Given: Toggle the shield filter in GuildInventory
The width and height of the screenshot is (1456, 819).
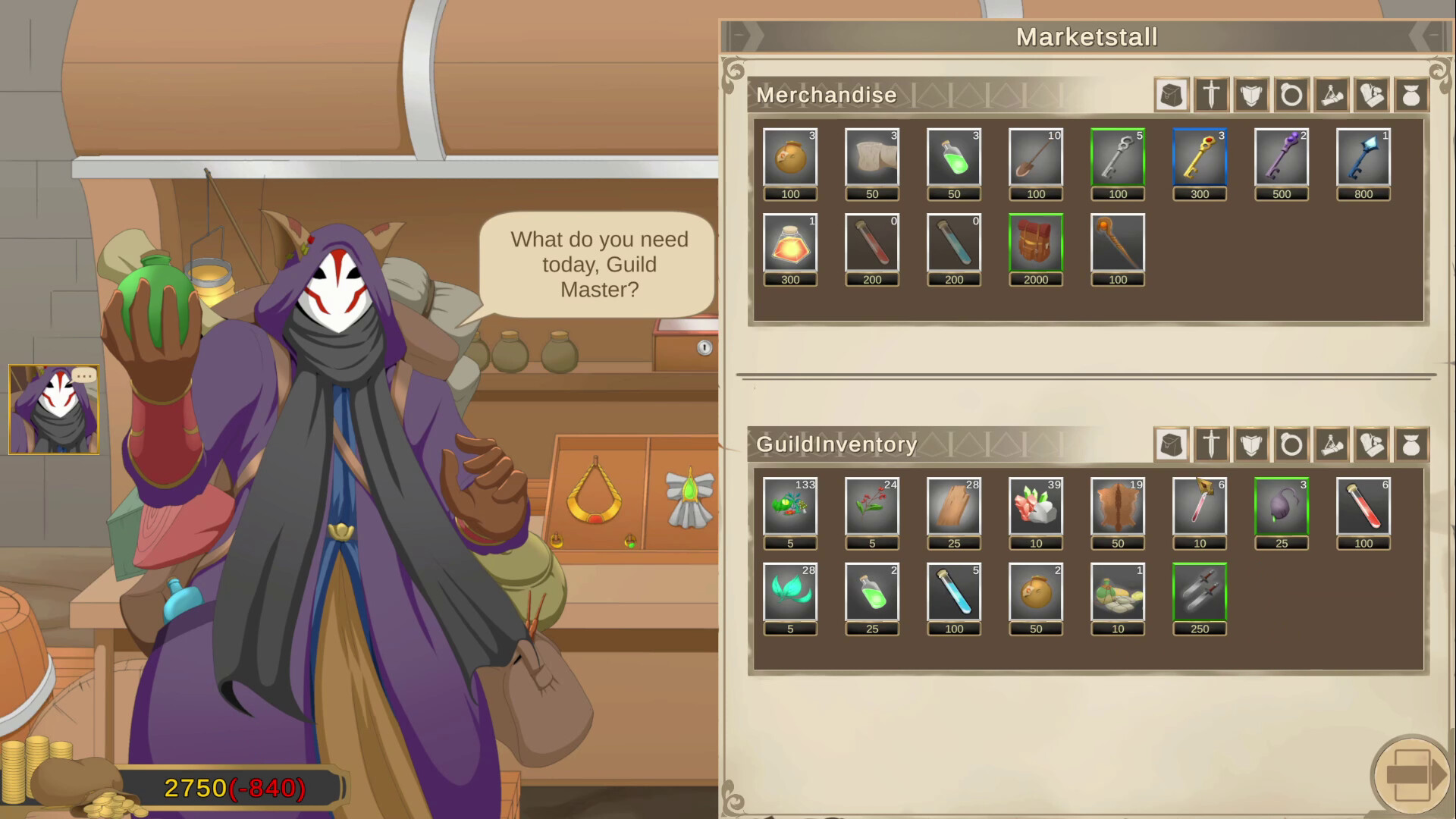Looking at the screenshot, I should 1251,444.
